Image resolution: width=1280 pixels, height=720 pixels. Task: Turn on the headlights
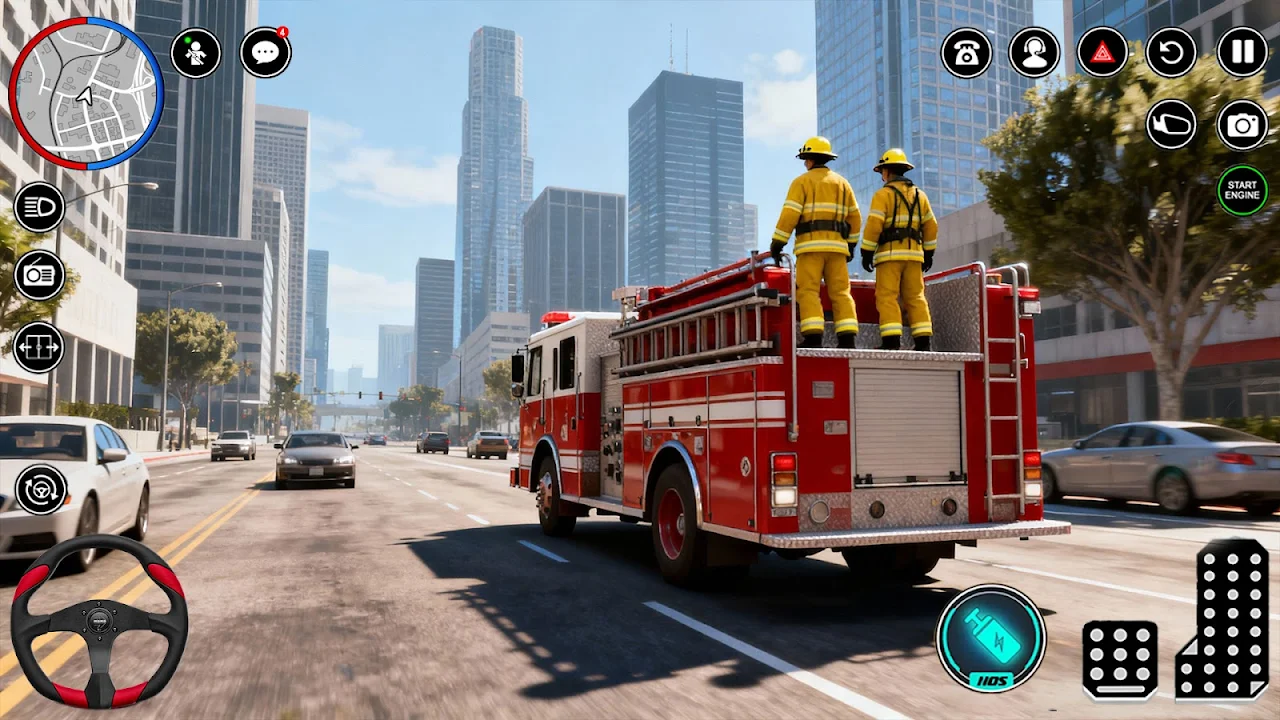tap(40, 207)
